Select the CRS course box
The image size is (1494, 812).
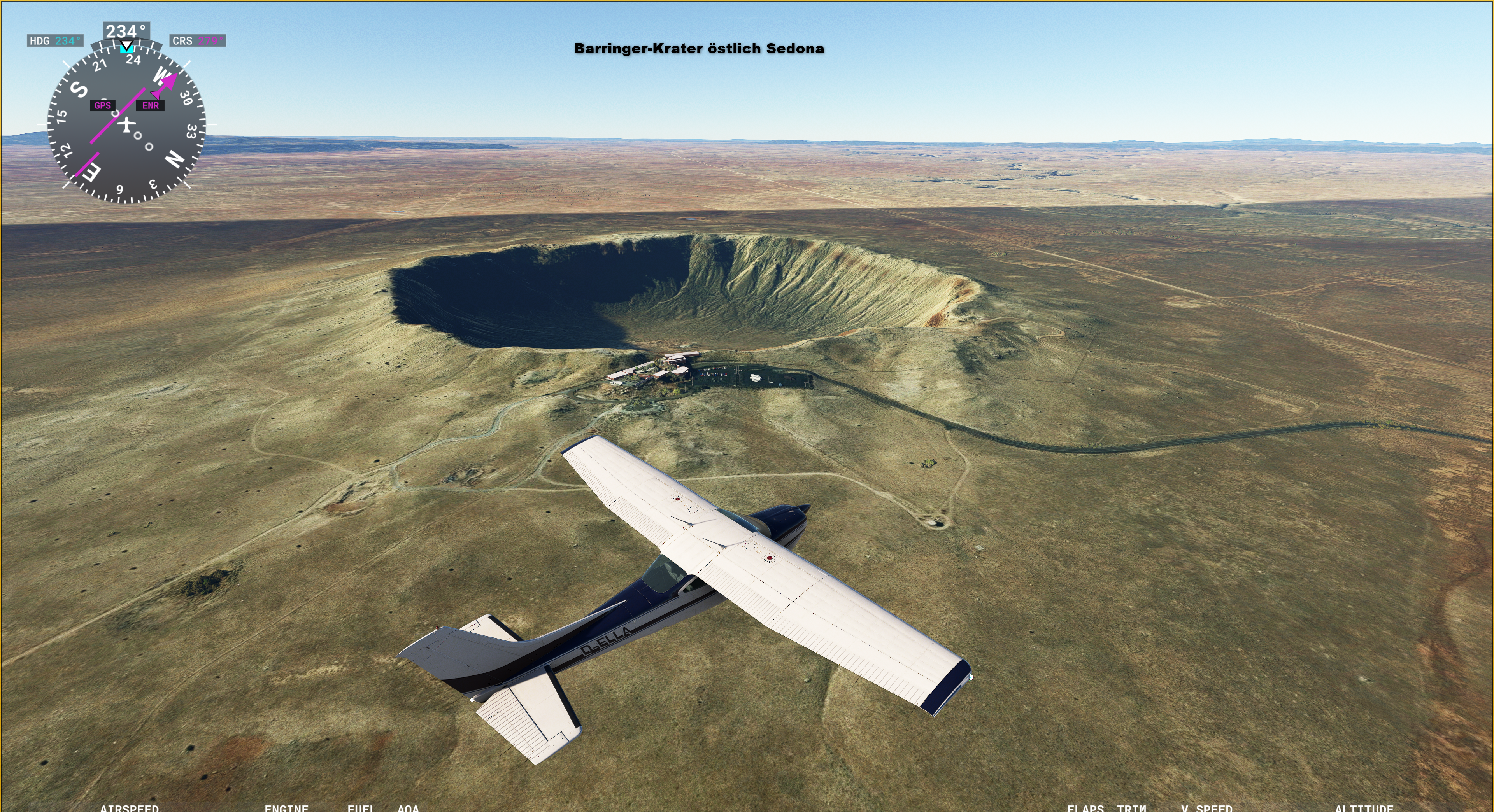pos(198,40)
